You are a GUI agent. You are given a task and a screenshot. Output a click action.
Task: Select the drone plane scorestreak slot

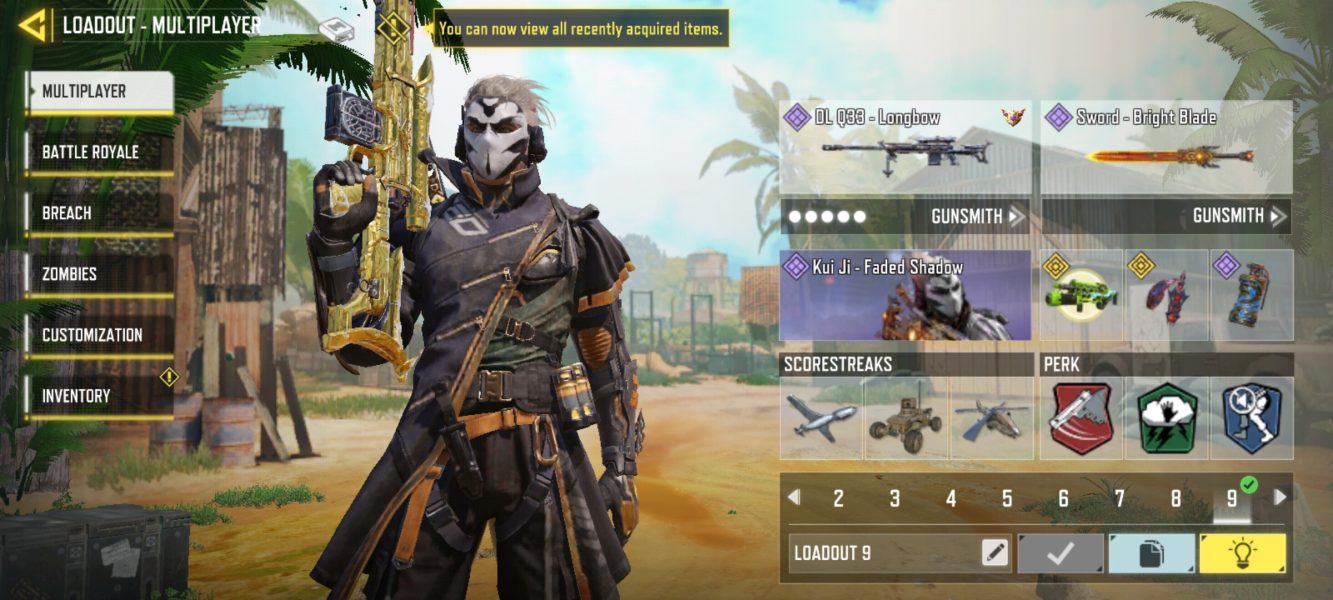(821, 418)
